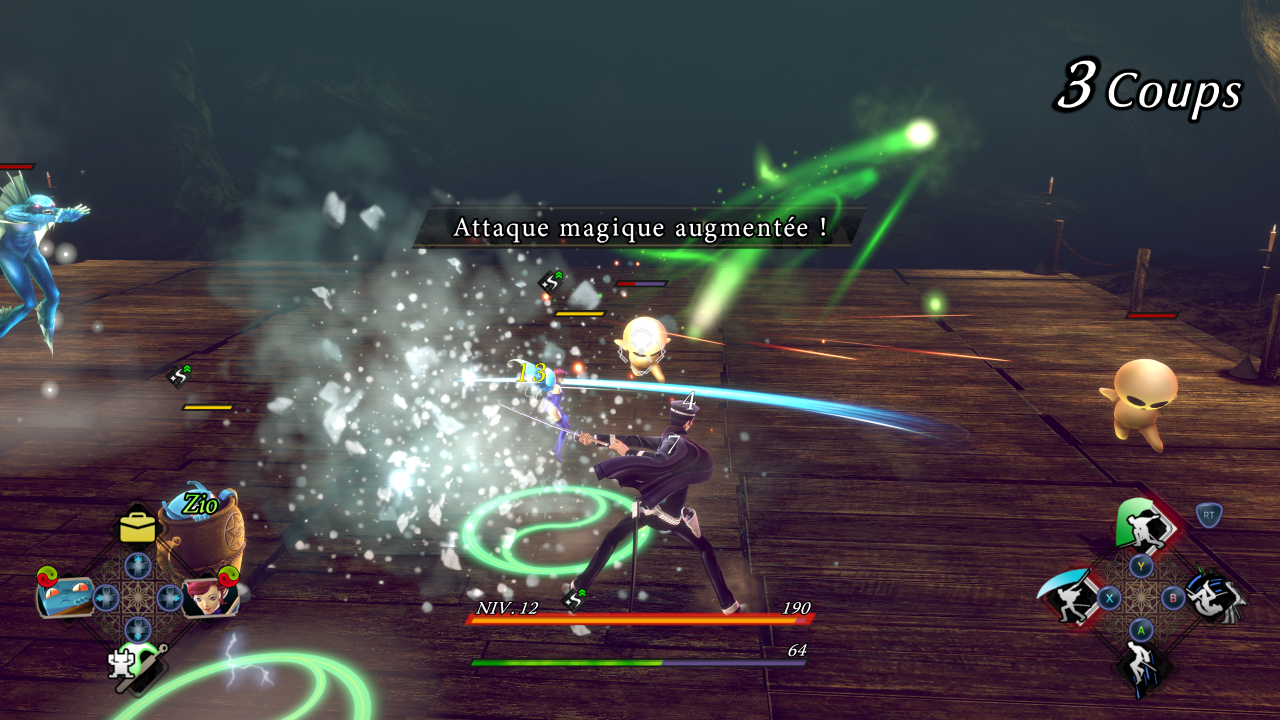Select the briefcase item menu icon

pos(137,527)
